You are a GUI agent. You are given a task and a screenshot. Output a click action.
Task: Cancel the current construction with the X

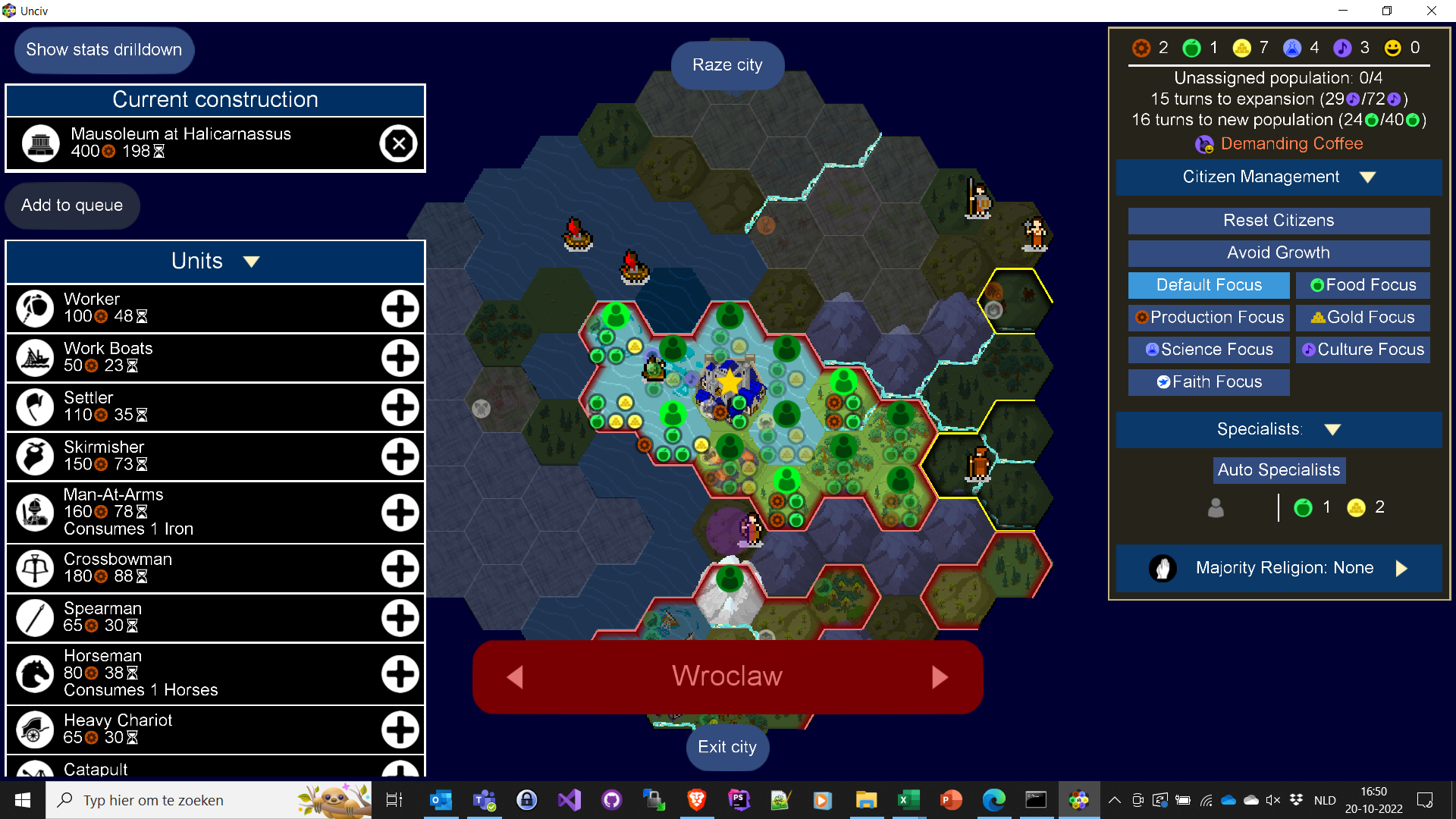pos(399,143)
